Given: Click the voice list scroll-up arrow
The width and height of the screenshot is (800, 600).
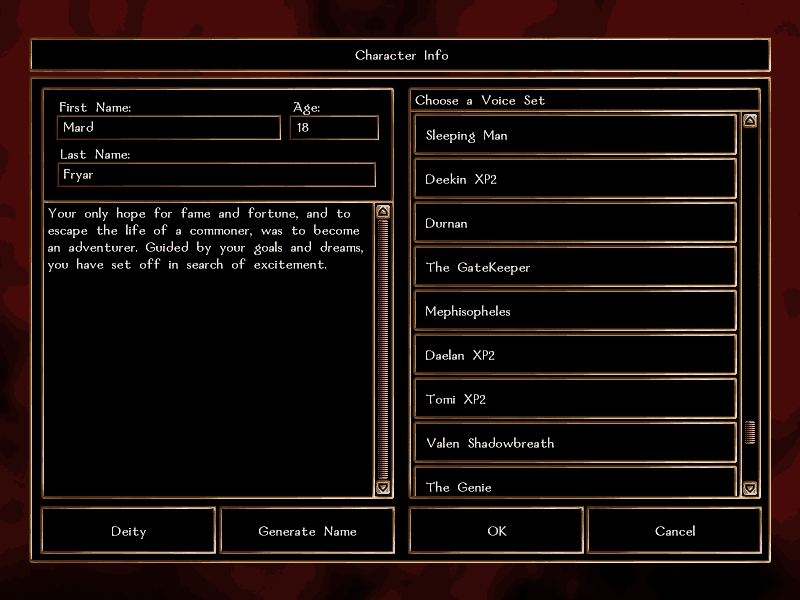Looking at the screenshot, I should pos(750,121).
